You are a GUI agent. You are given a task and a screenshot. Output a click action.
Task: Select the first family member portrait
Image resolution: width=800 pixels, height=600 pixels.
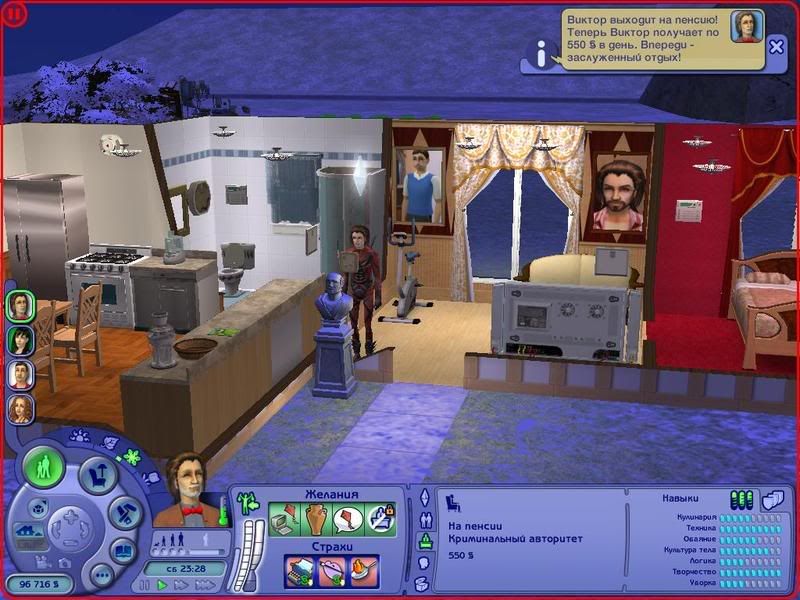click(20, 305)
